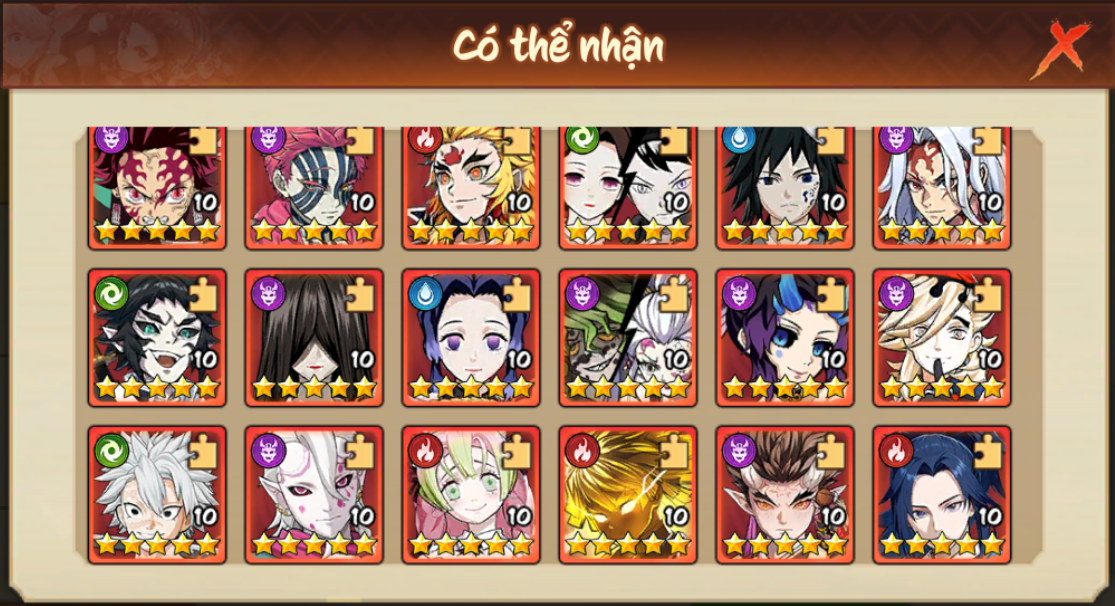
Task: Choose the long black hair covered-face card
Action: (x=314, y=337)
